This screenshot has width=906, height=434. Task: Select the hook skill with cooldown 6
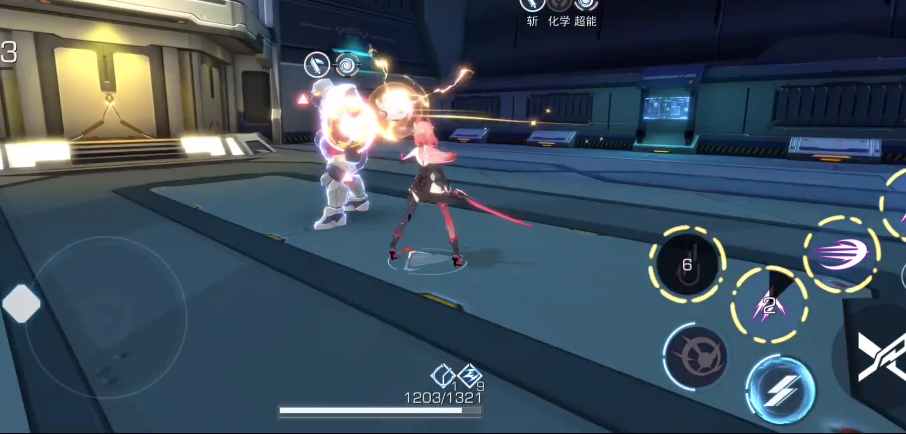coord(687,265)
